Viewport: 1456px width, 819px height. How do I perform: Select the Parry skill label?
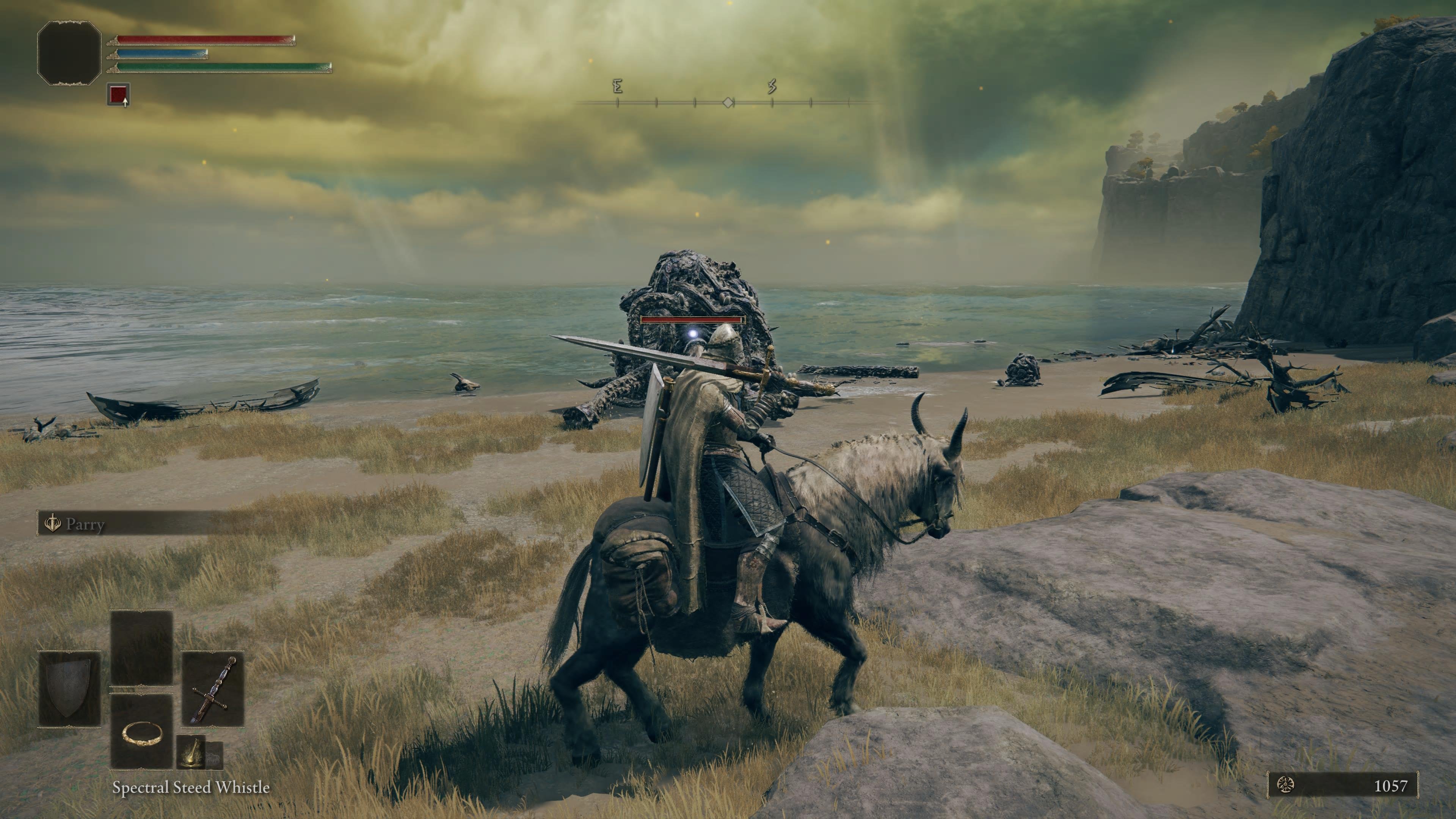click(x=85, y=524)
